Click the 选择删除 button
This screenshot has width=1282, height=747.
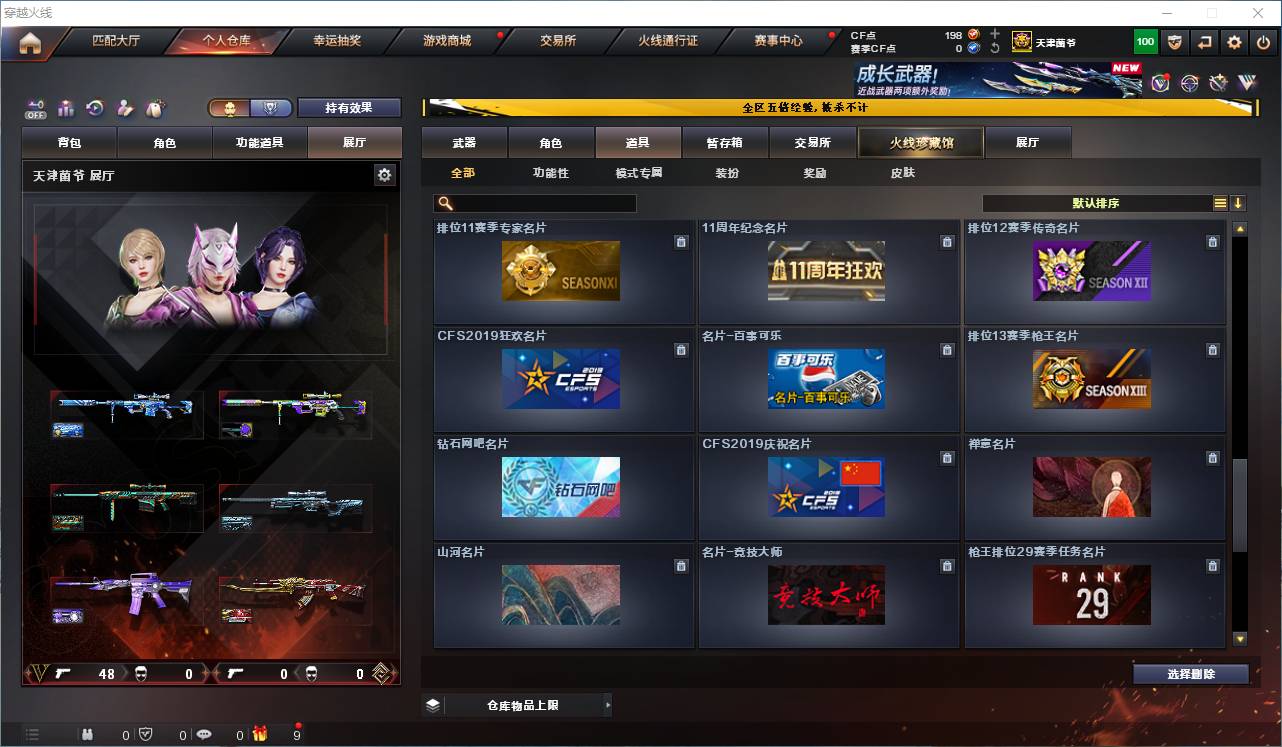[x=1190, y=673]
